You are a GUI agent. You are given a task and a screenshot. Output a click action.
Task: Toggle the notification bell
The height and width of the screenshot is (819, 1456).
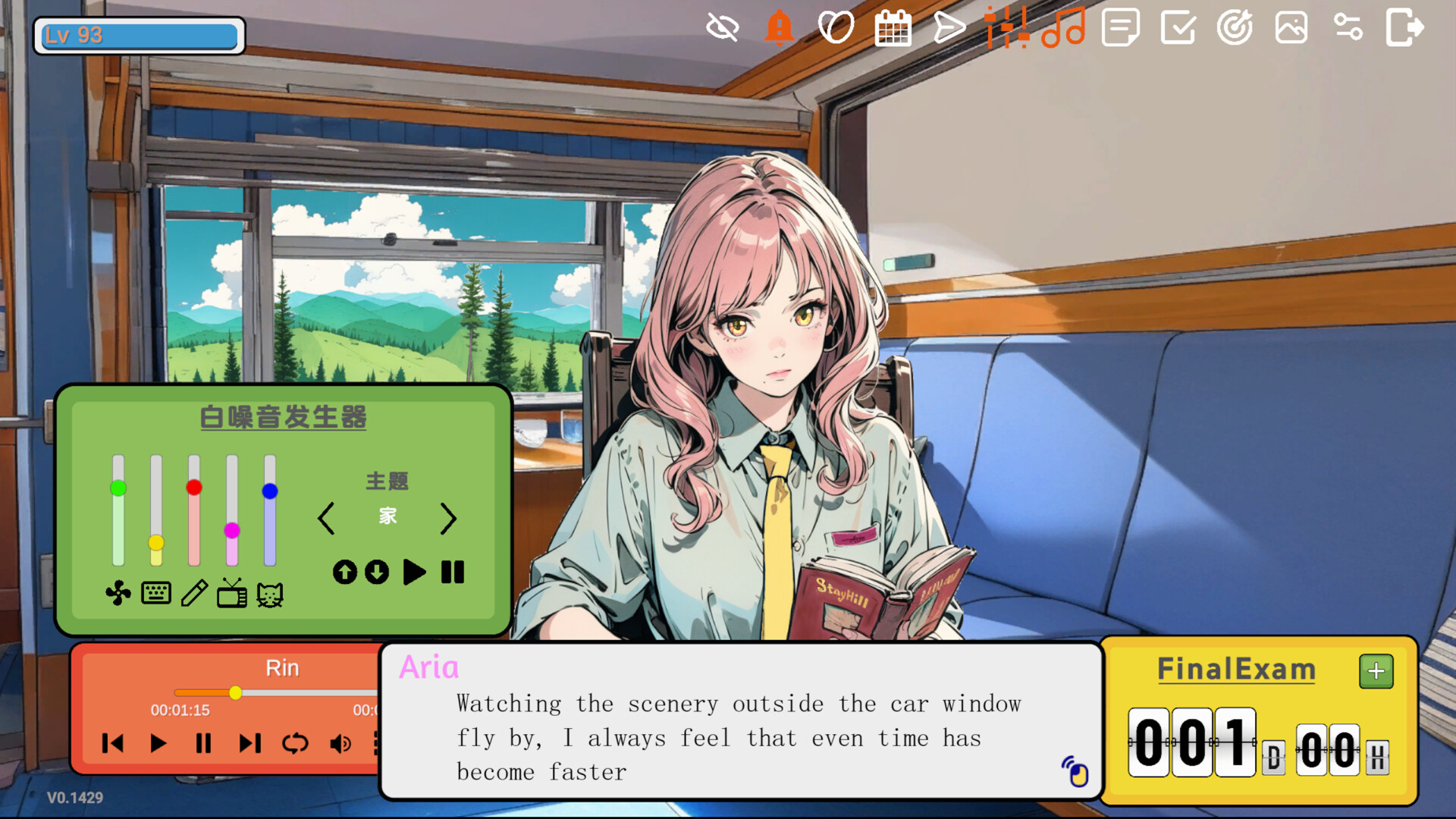(x=778, y=28)
